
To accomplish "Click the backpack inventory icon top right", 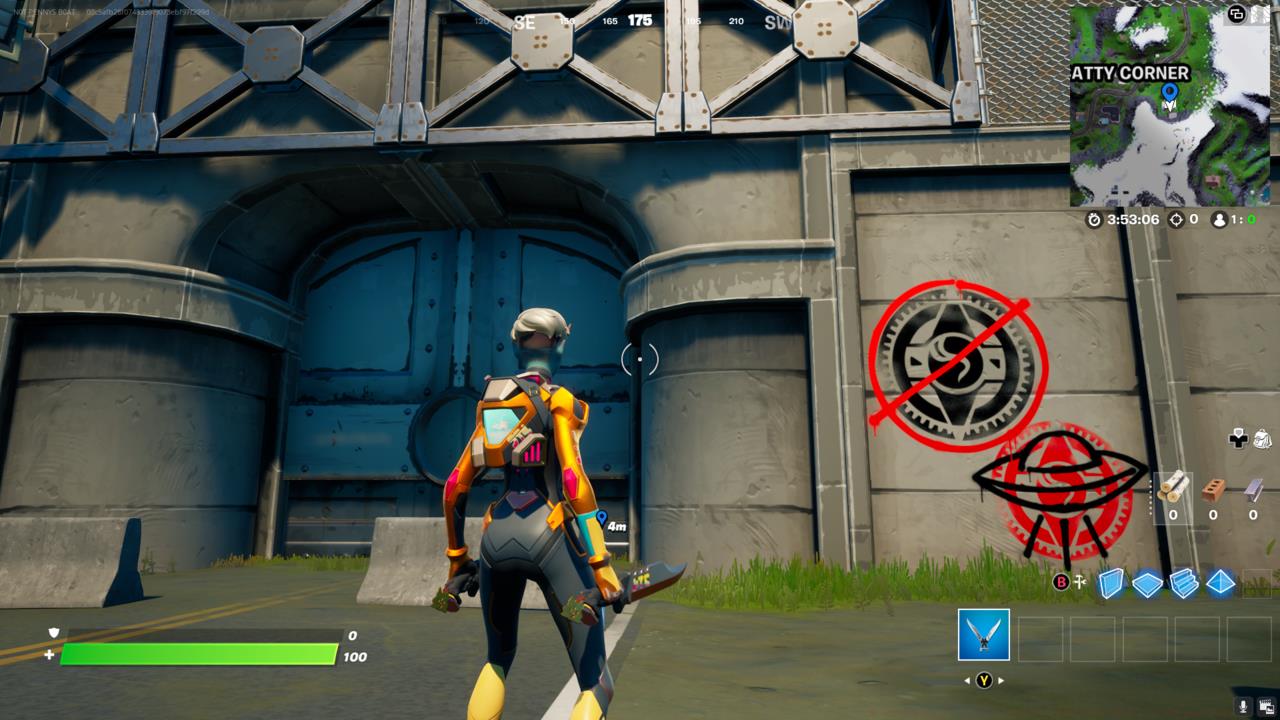I will coord(1263,440).
